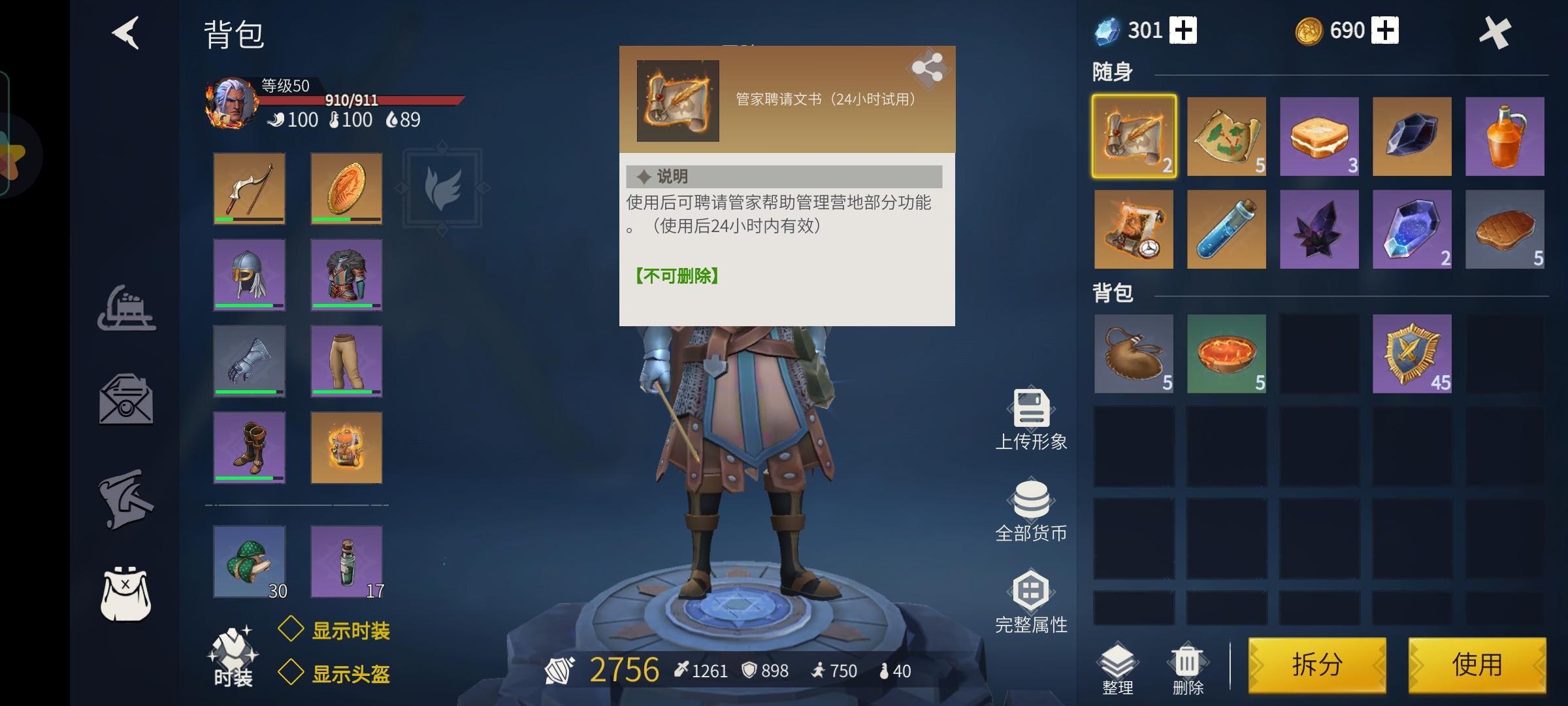
Task: Select the sled icon on left sidebar
Action: pos(126,309)
